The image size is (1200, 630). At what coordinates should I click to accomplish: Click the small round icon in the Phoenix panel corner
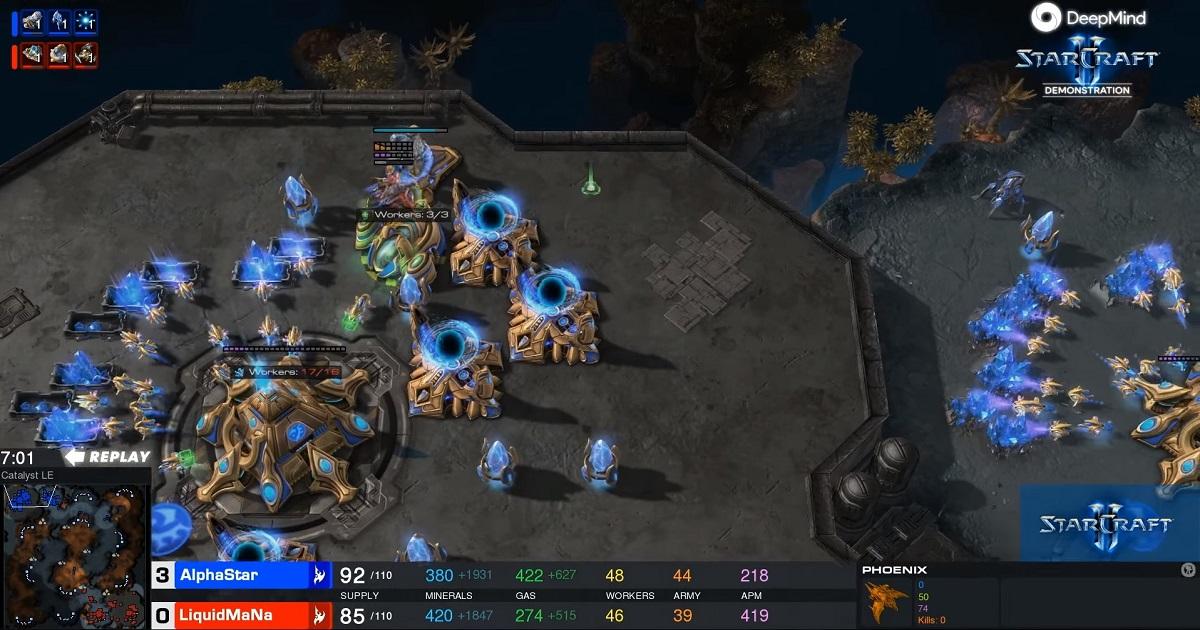coord(1188,570)
